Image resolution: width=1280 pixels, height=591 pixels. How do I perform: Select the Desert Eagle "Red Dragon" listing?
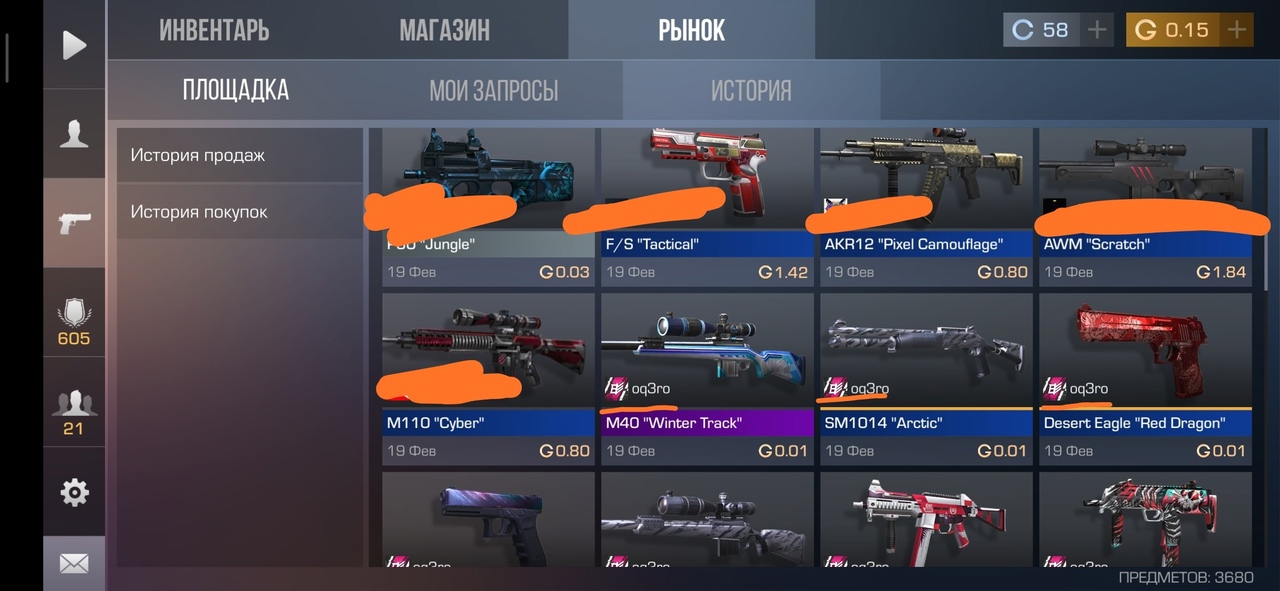(x=1145, y=378)
